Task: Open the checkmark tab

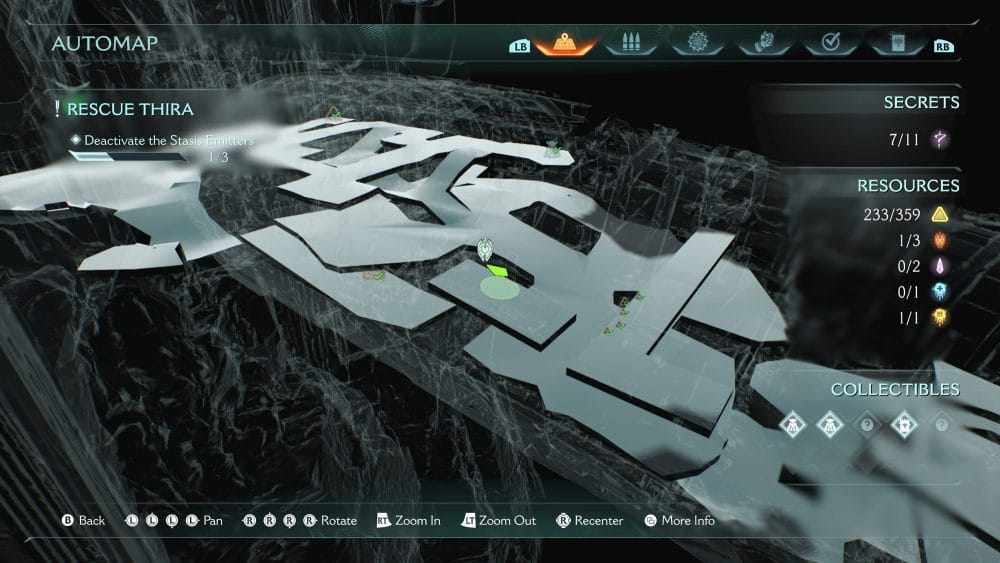Action: pos(829,44)
